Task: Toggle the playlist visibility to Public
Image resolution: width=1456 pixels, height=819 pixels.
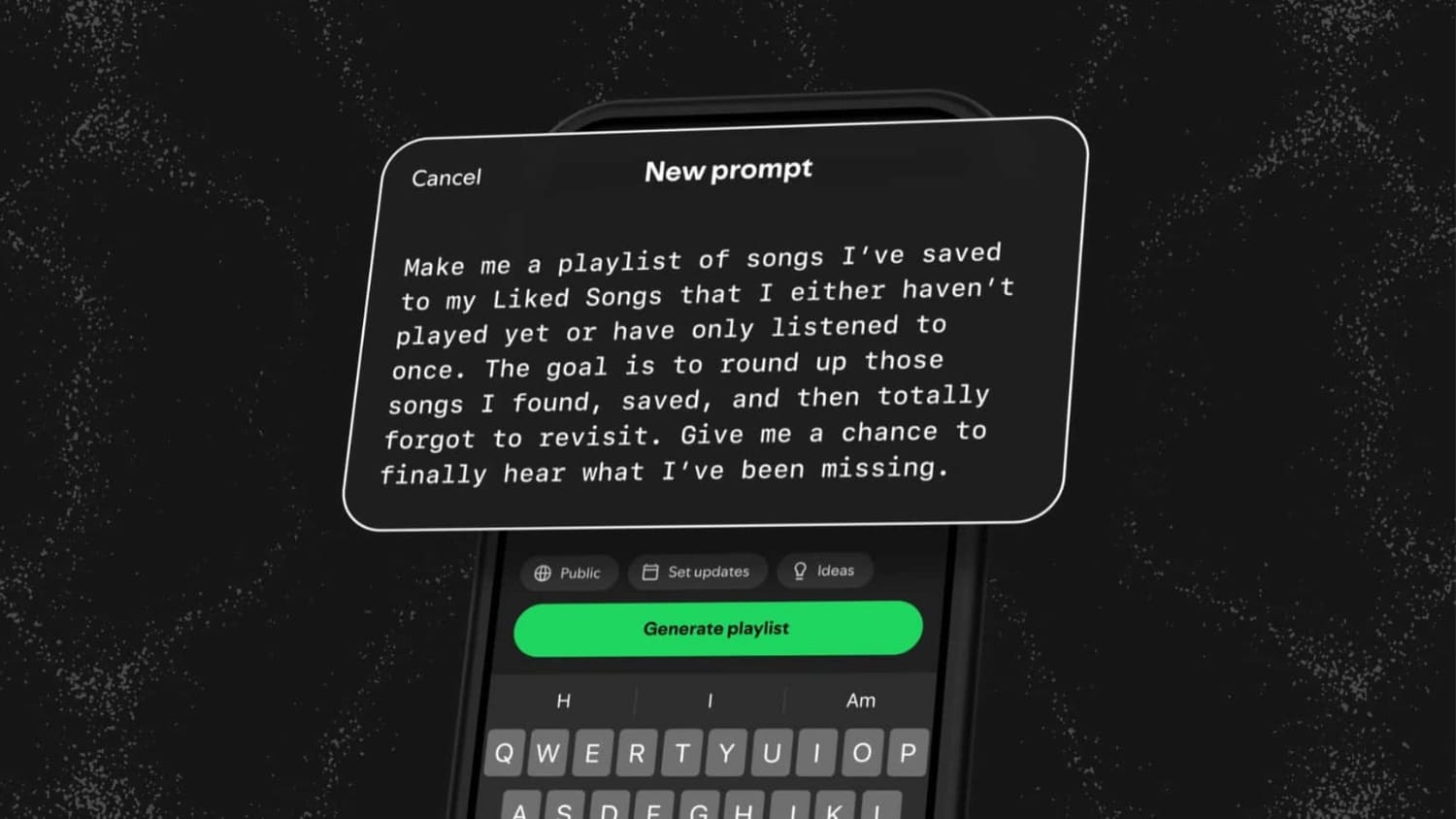Action: pos(569,573)
